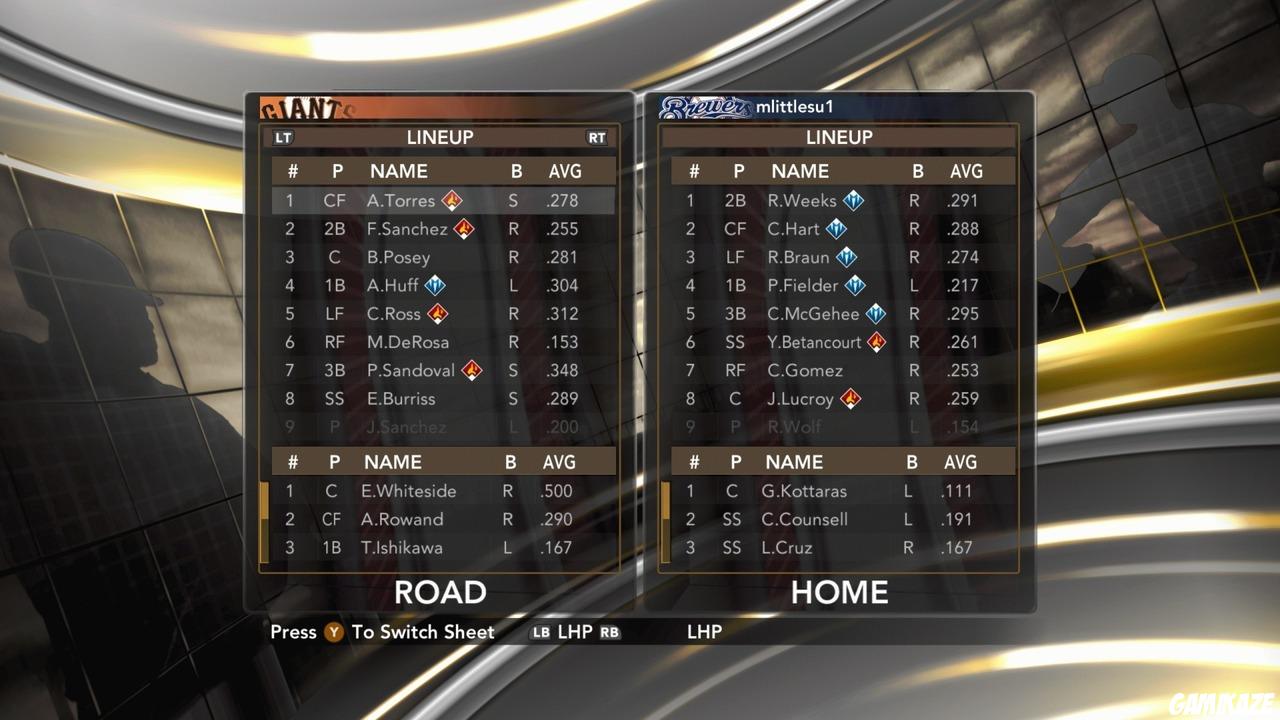The height and width of the screenshot is (720, 1280).
Task: Cycle pitcher hand with the LB button icon
Action: tap(540, 632)
